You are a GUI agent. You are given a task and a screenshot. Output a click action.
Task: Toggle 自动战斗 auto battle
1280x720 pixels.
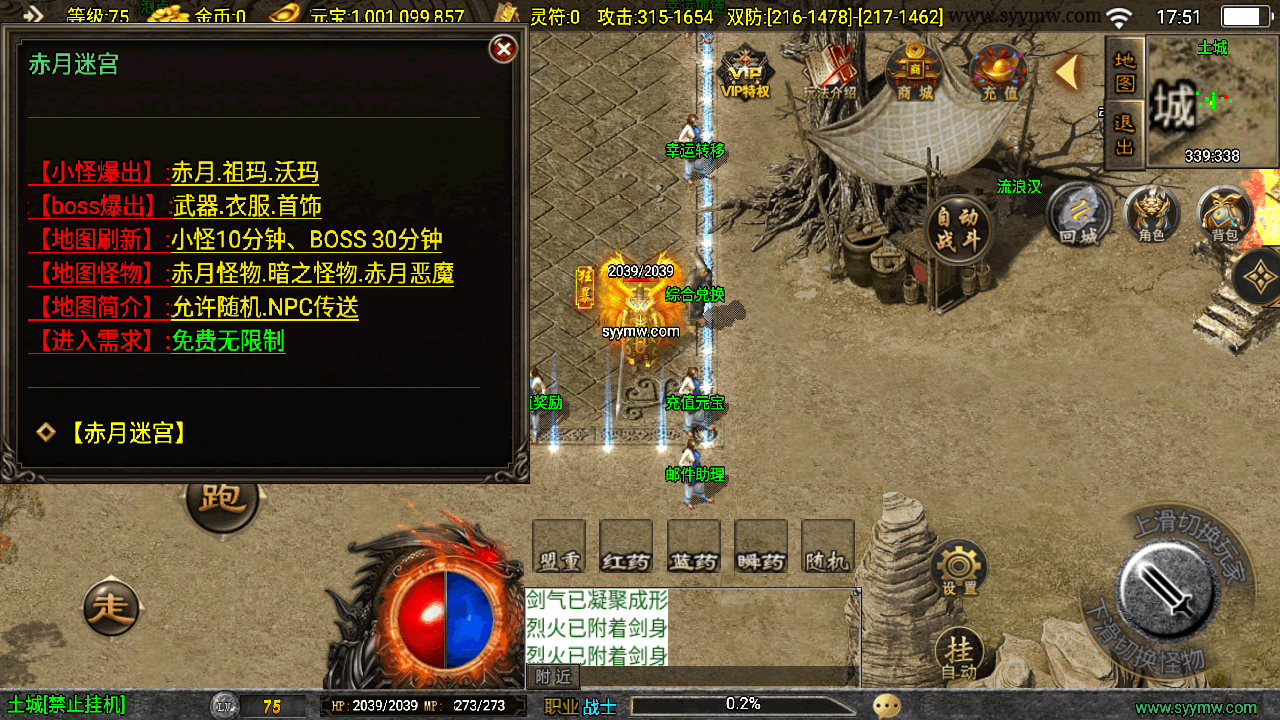point(959,229)
